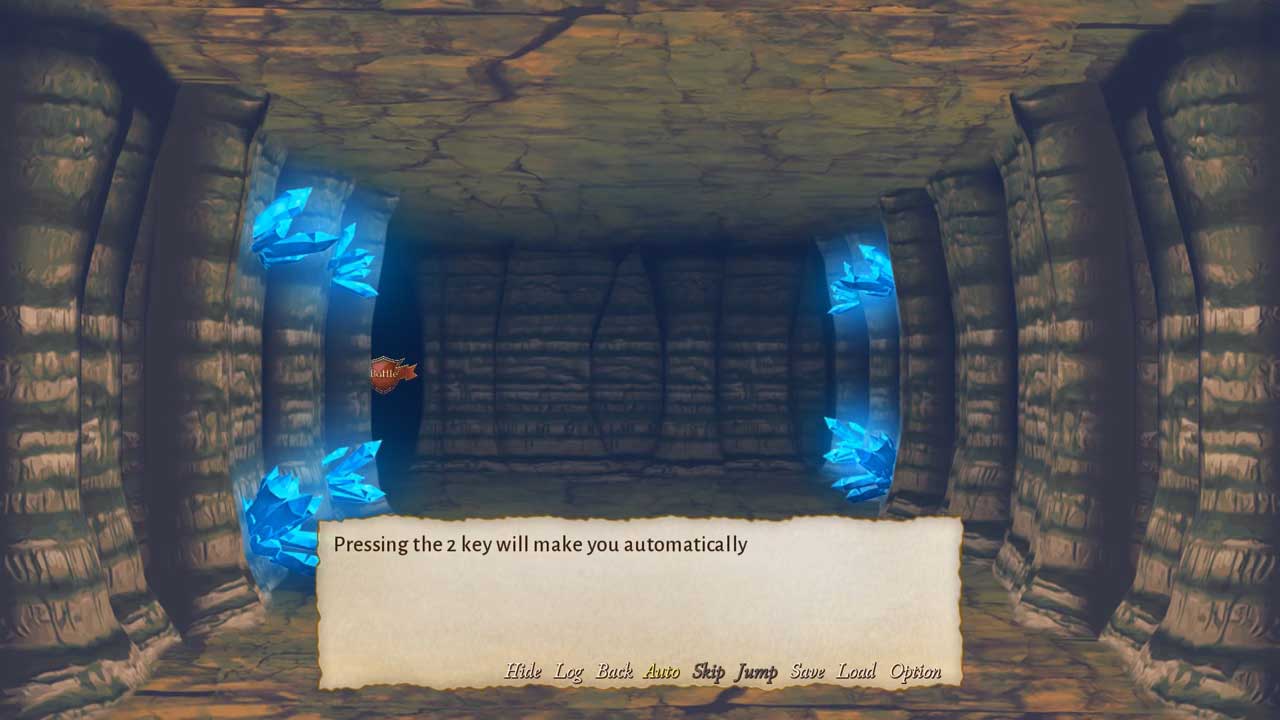Open the Log of past dialogue

[569, 672]
